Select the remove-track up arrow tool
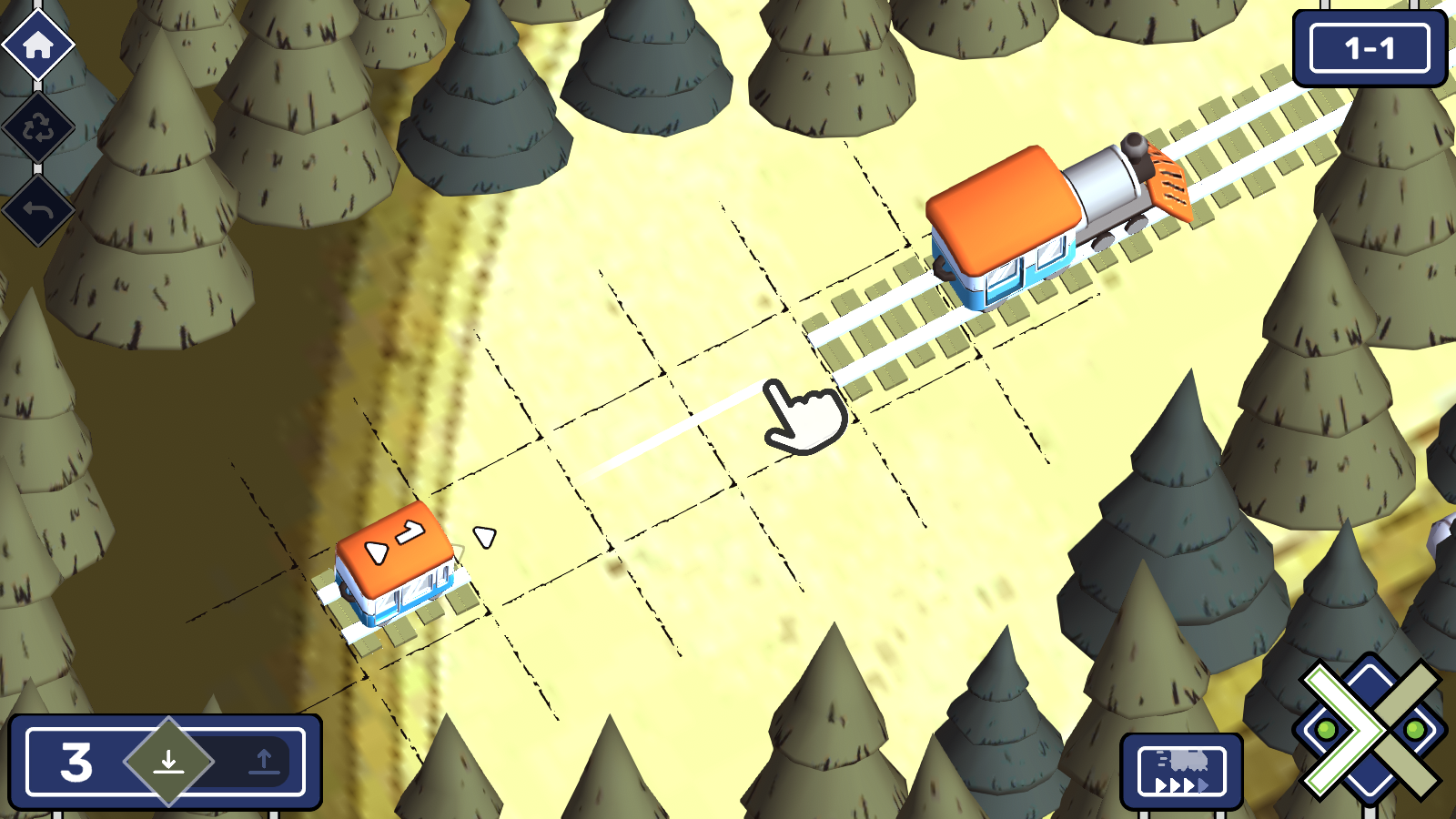The width and height of the screenshot is (1456, 819). pos(263,763)
